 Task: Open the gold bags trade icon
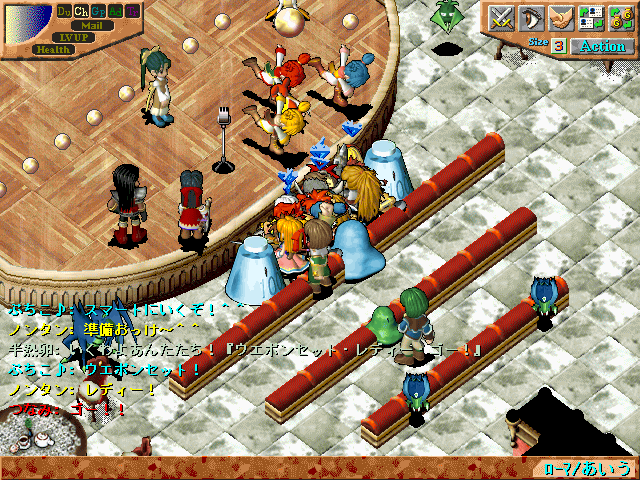coord(619,17)
